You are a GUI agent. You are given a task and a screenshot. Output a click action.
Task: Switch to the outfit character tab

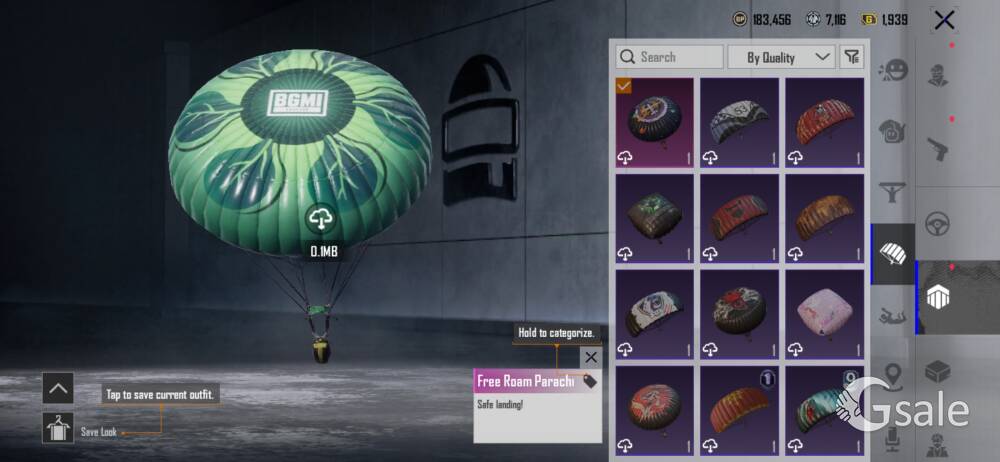tap(938, 75)
